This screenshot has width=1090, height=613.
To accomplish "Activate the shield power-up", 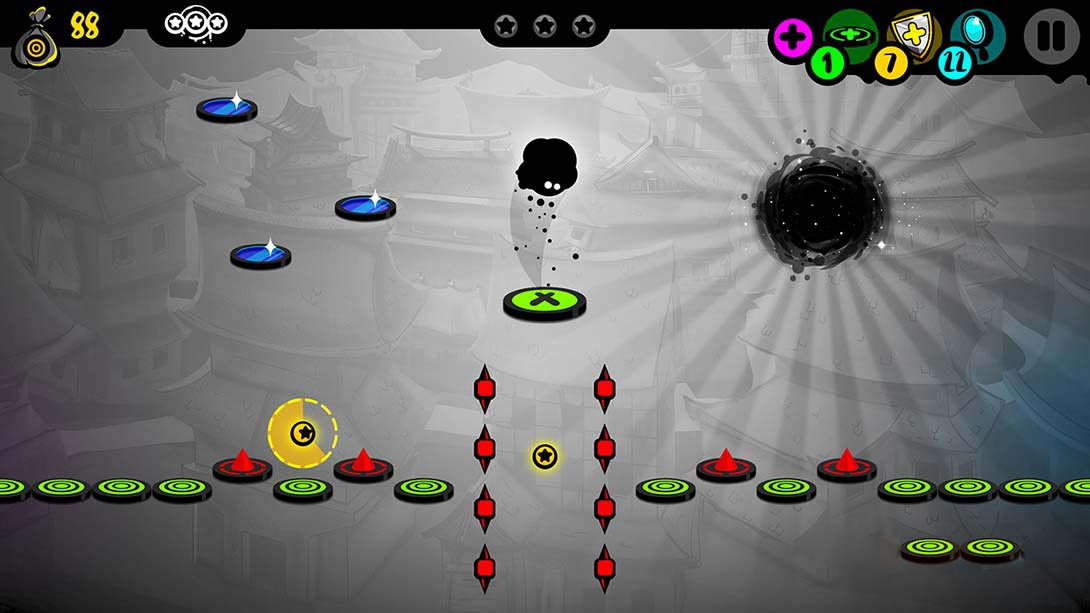I will pos(914,34).
